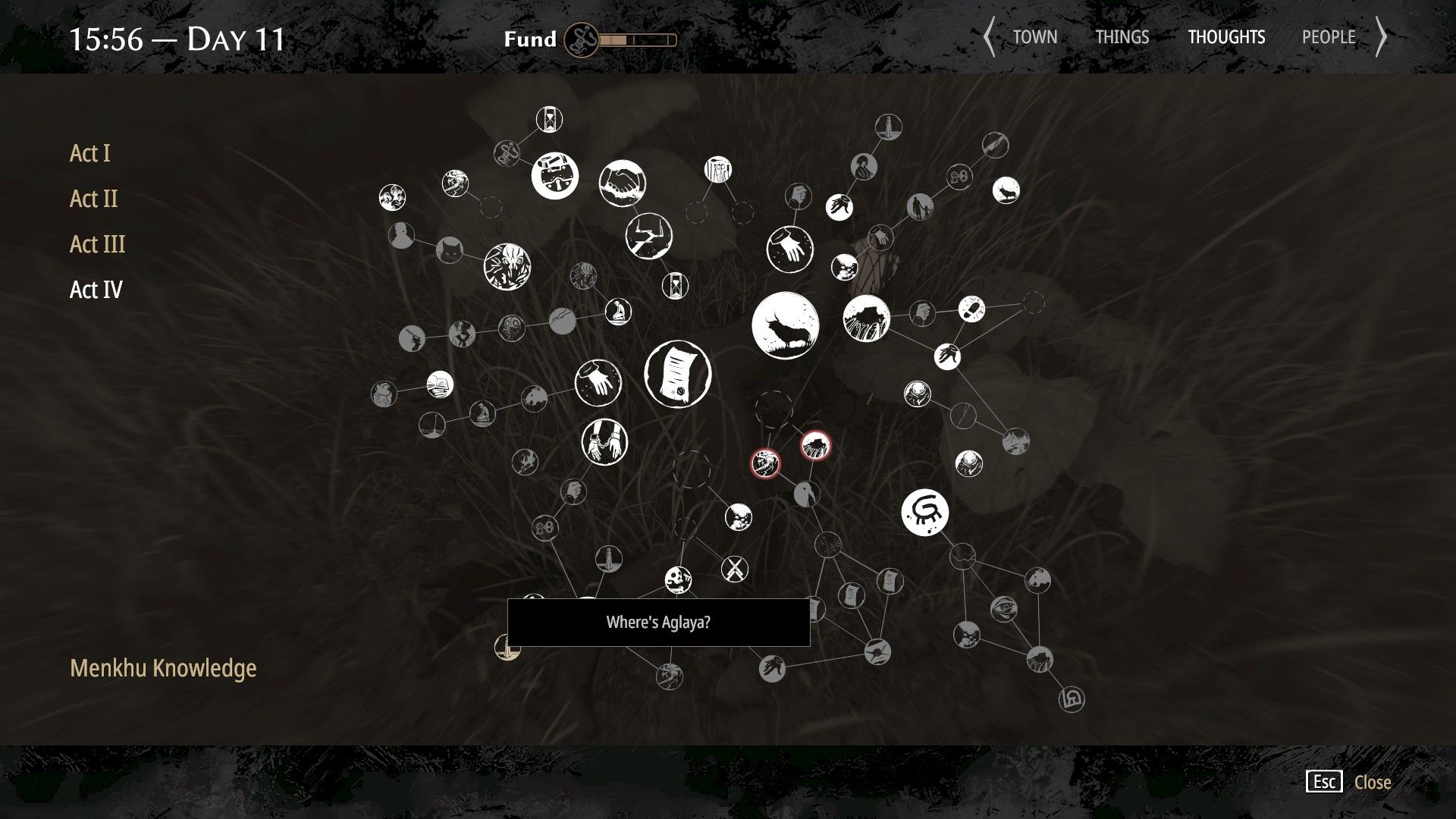This screenshot has height=819, width=1456.
Task: Show Act I thoughts
Action: [90, 153]
